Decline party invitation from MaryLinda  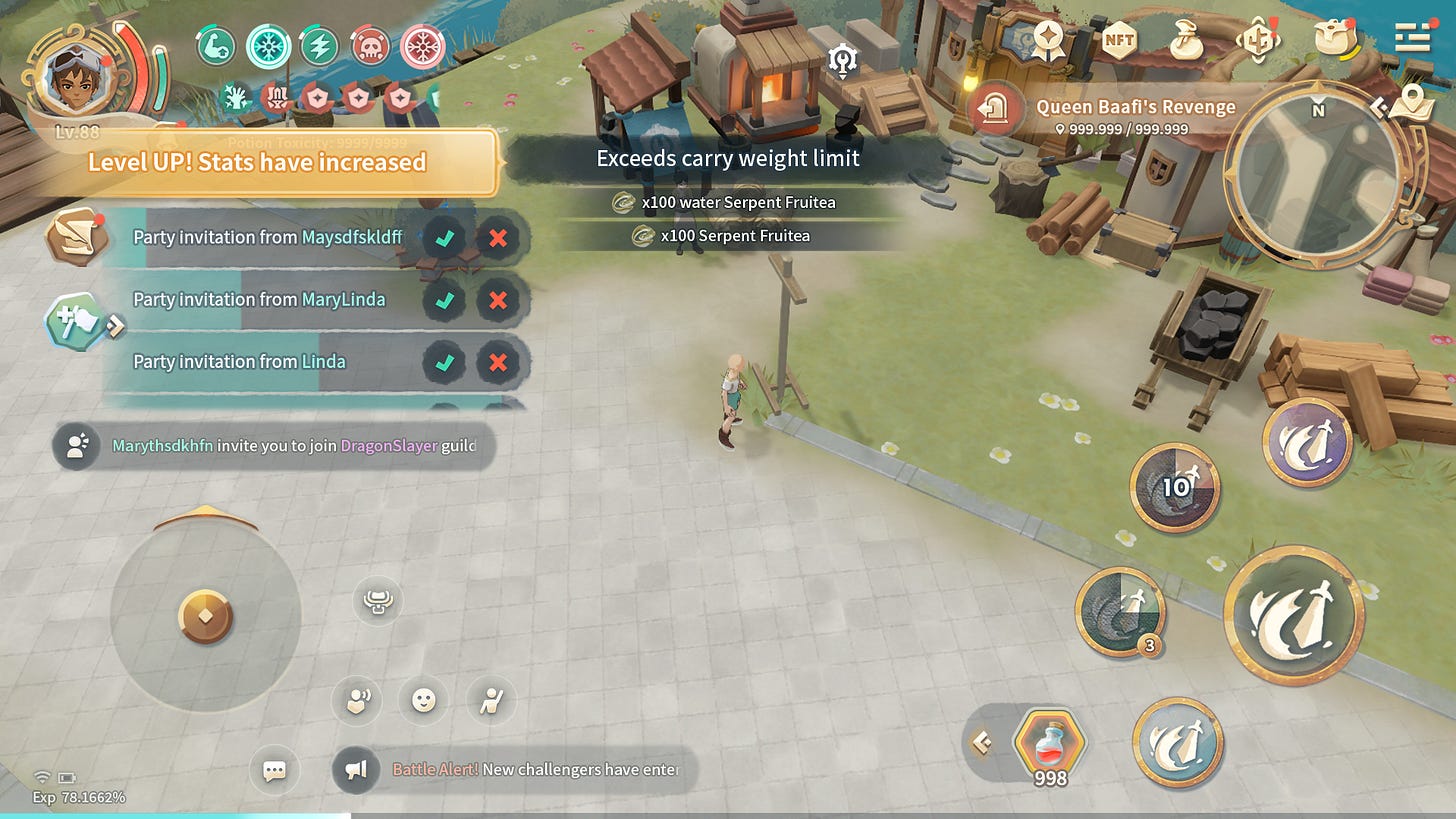[x=498, y=300]
